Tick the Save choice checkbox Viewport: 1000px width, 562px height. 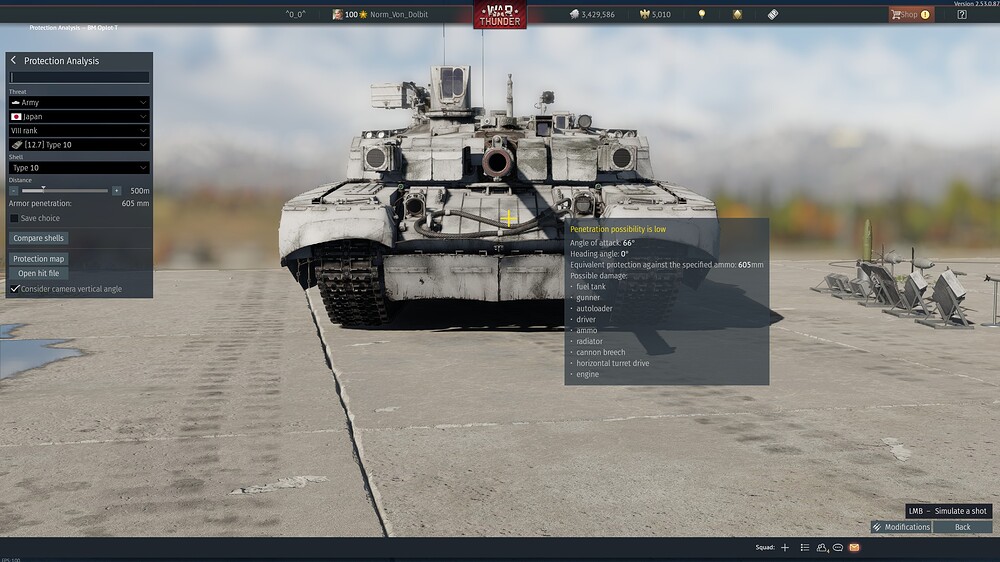(x=15, y=218)
